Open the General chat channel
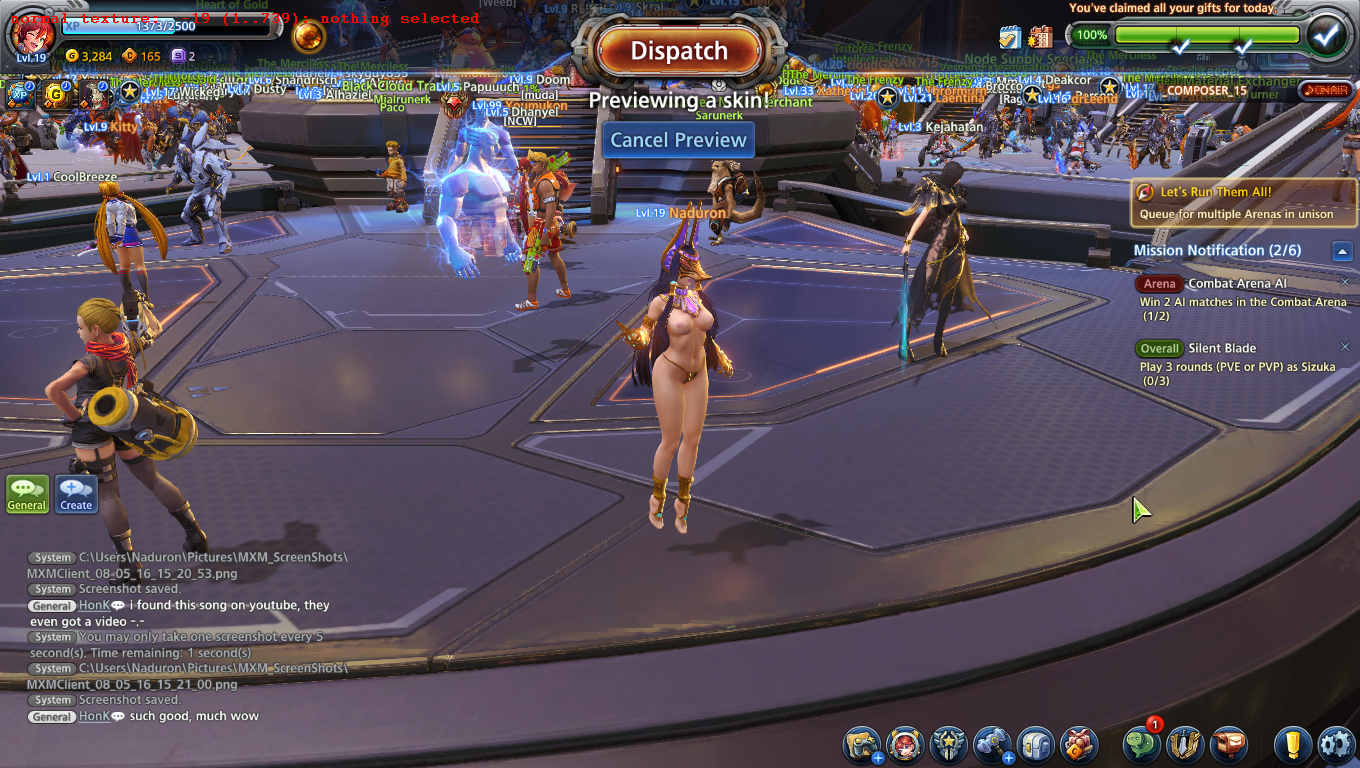This screenshot has height=768, width=1360. [x=27, y=494]
